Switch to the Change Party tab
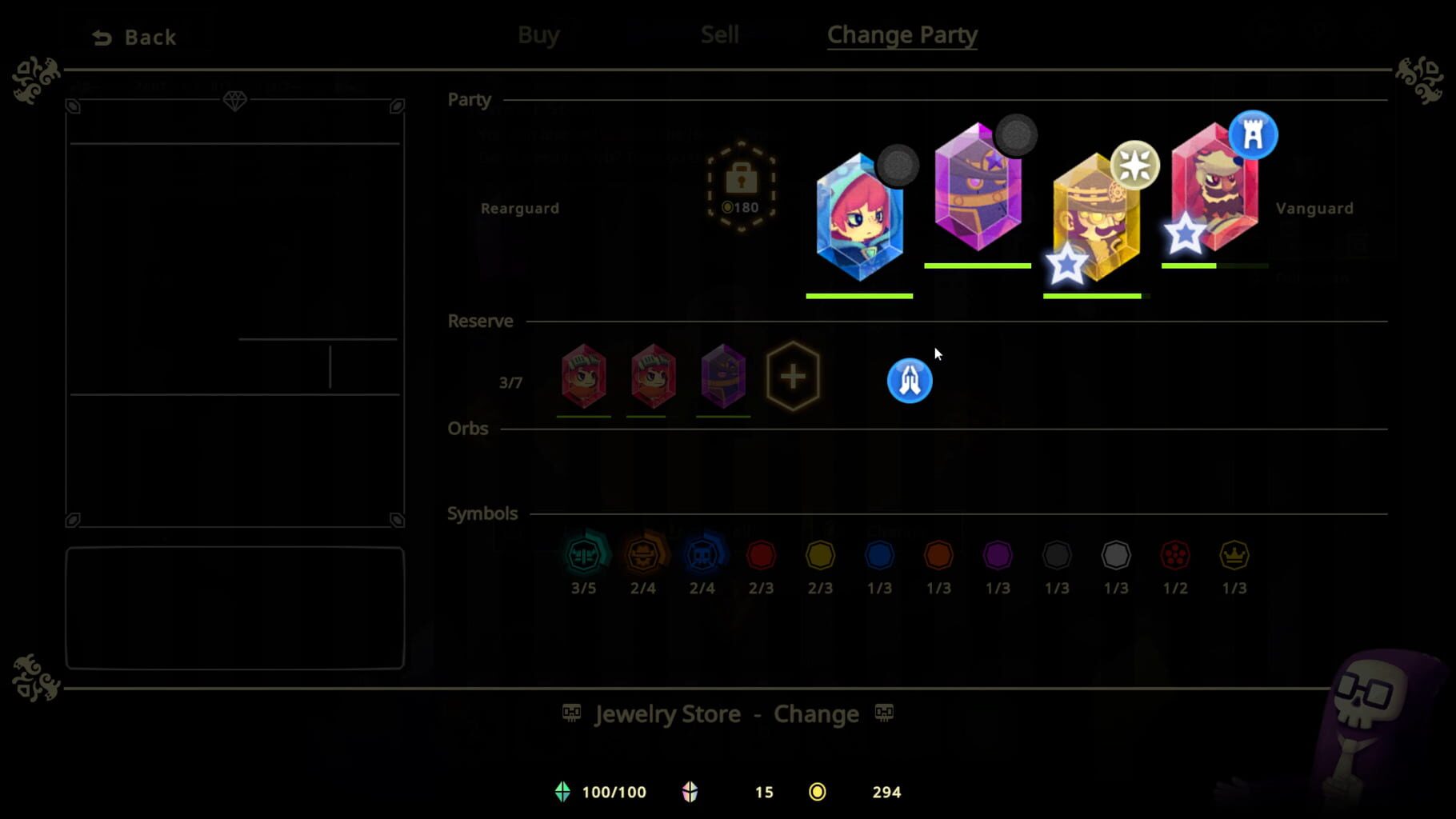 [x=902, y=34]
